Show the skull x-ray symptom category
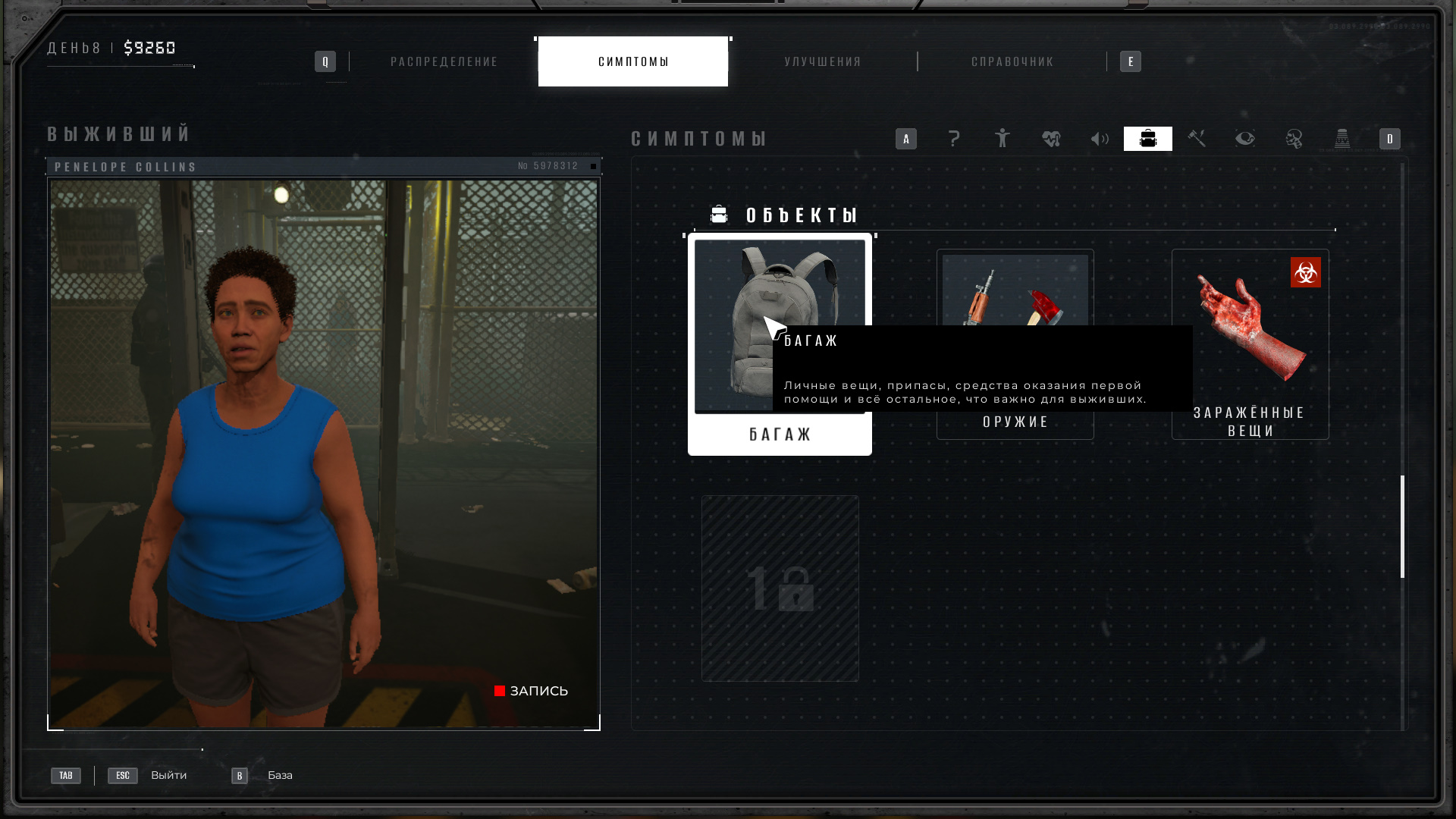1456x819 pixels. pos(1294,139)
